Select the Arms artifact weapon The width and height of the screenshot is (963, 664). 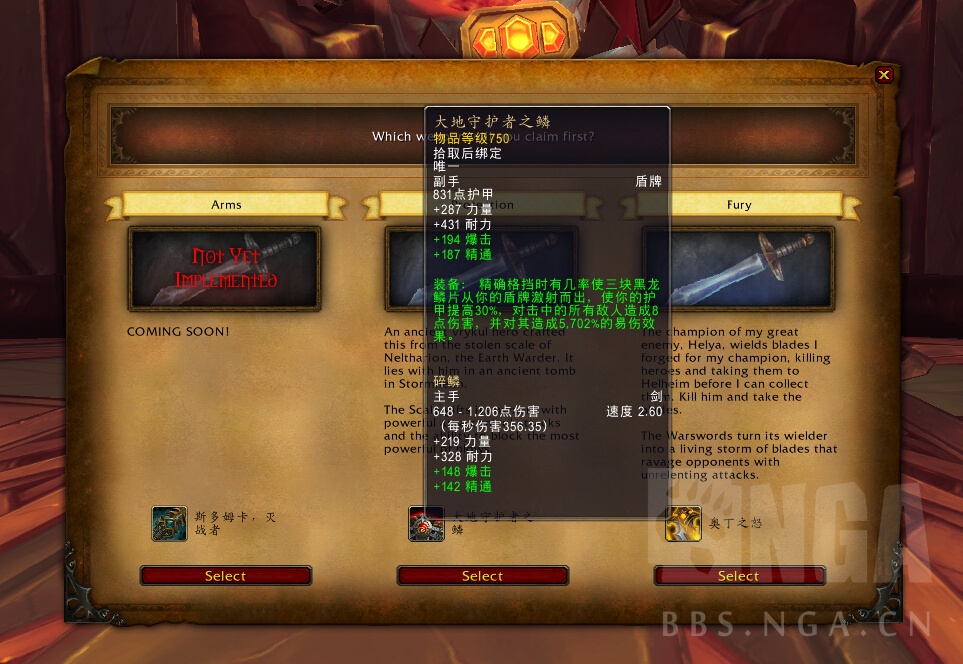pos(225,576)
